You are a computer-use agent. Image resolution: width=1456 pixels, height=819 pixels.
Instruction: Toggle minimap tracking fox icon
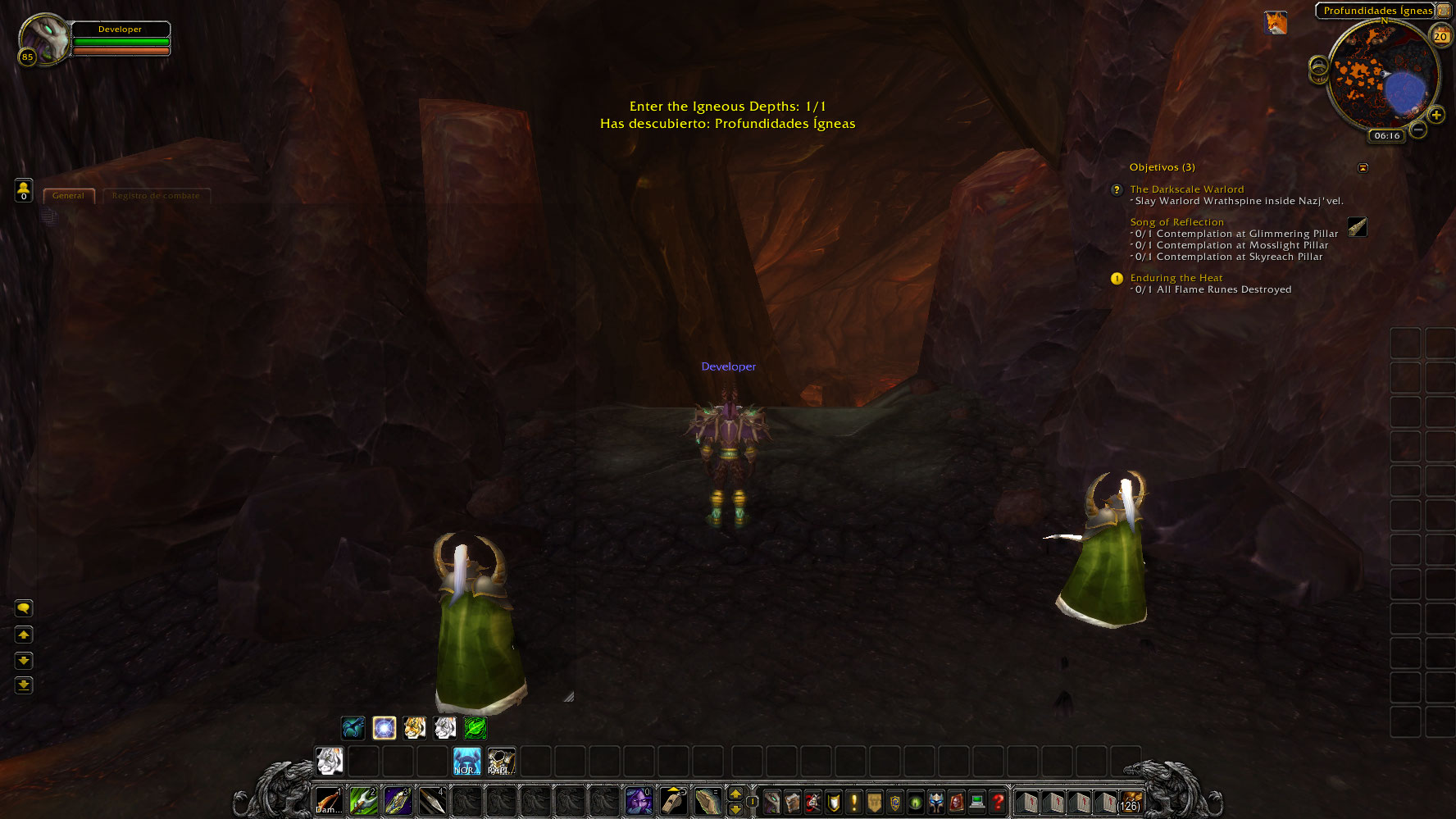click(1276, 23)
